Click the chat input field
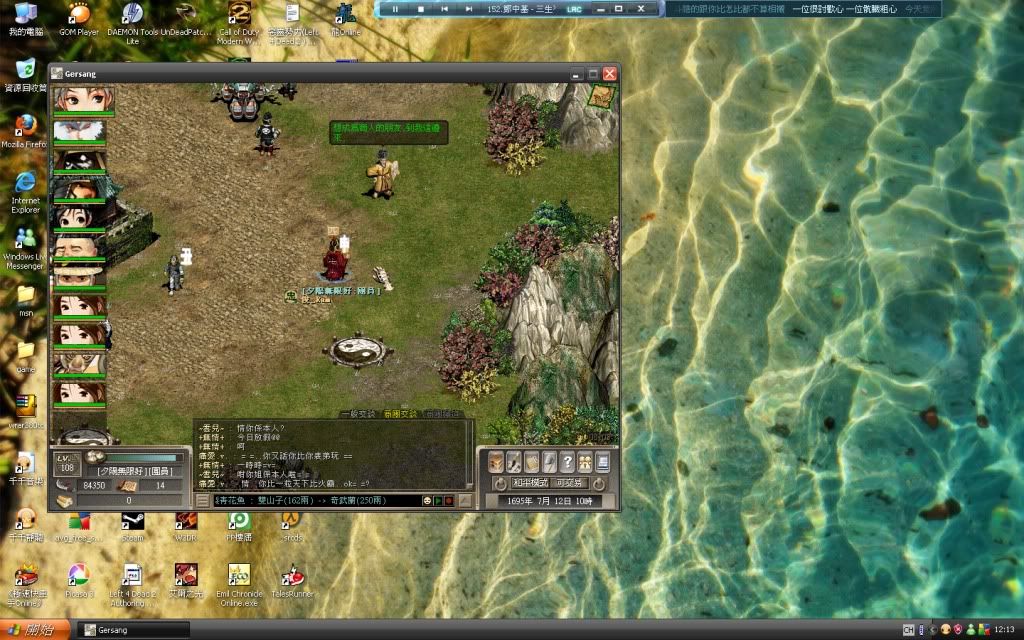 [315, 500]
